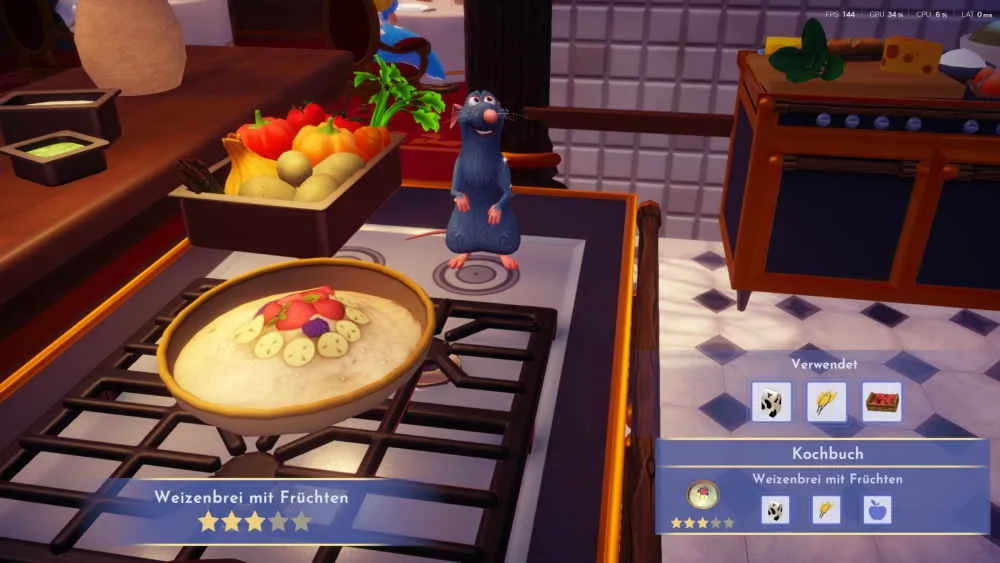The image size is (1000, 563).
Task: Open the Kochbuch panel header
Action: click(x=827, y=453)
